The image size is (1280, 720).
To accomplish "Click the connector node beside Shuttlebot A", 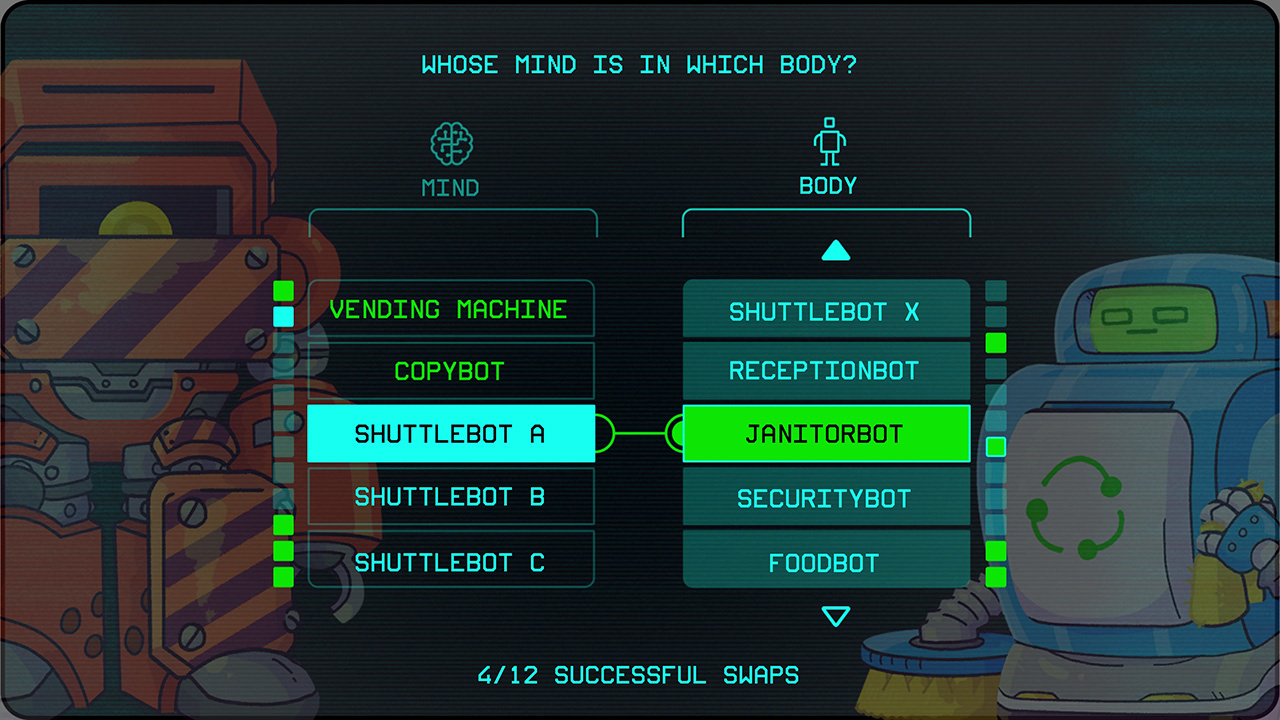I will pos(604,434).
